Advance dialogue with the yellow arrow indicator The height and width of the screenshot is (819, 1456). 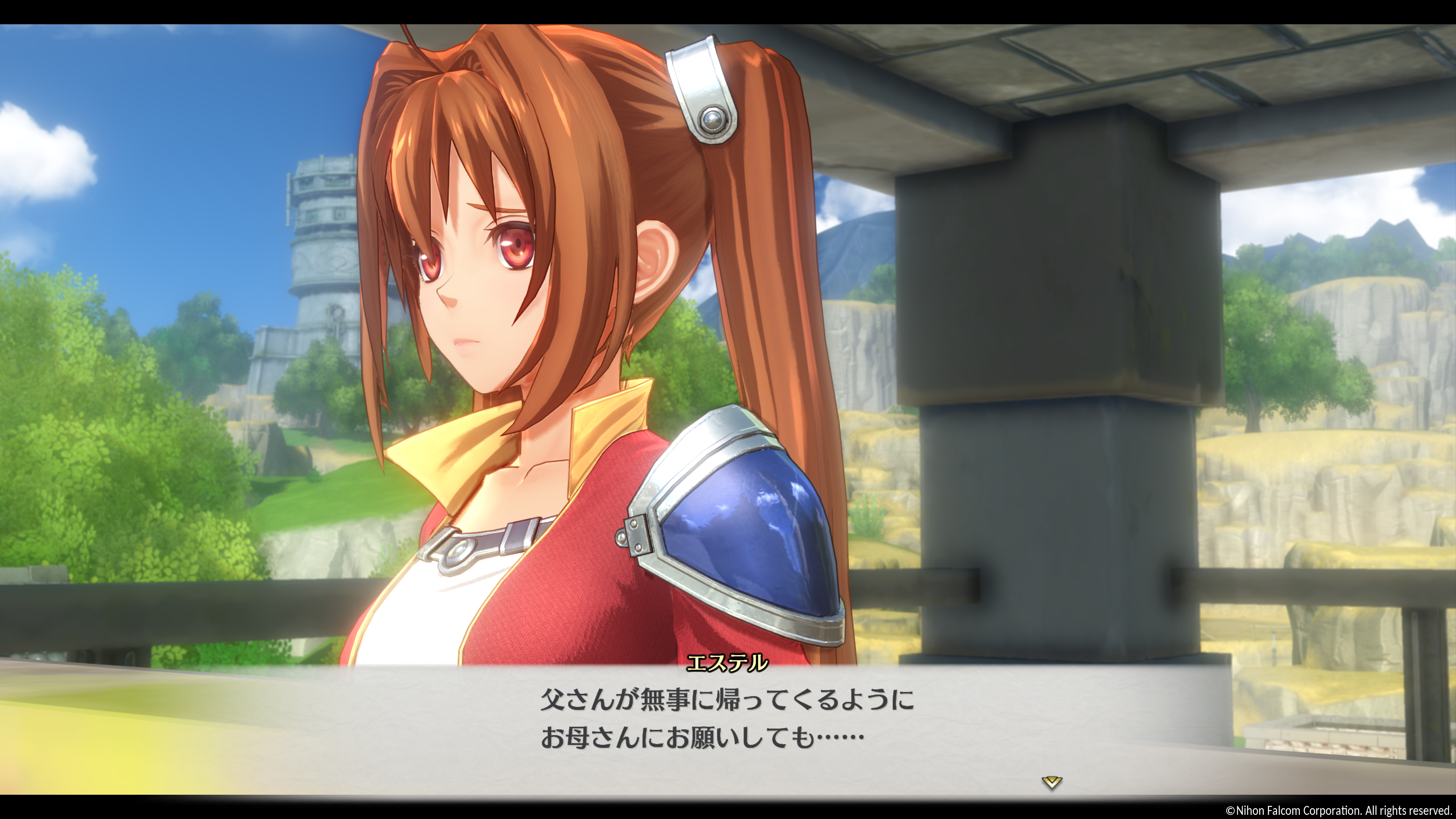1051,782
